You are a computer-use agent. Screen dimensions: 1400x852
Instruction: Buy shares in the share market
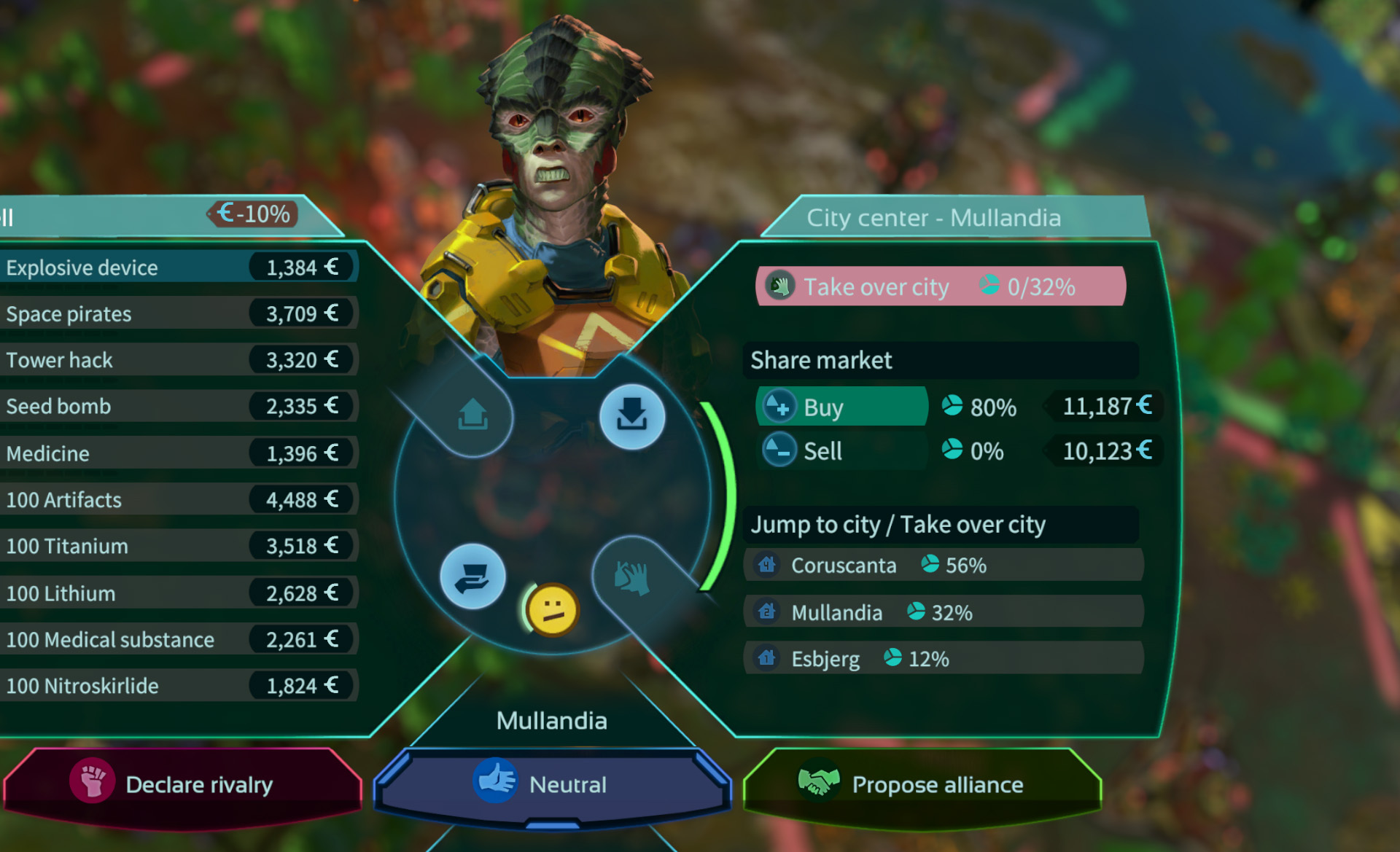pyautogui.click(x=841, y=407)
